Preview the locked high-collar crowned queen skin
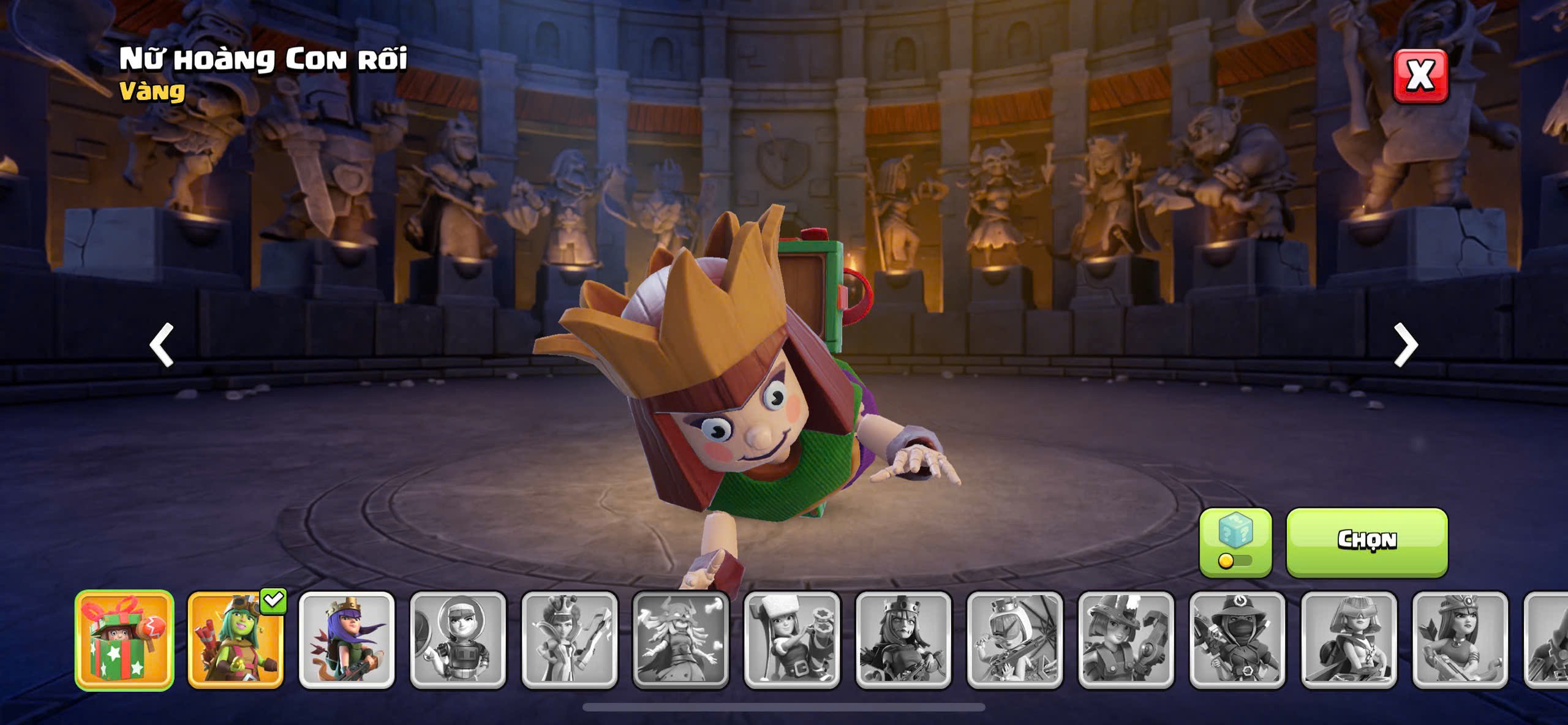The height and width of the screenshot is (725, 1568). [x=570, y=640]
